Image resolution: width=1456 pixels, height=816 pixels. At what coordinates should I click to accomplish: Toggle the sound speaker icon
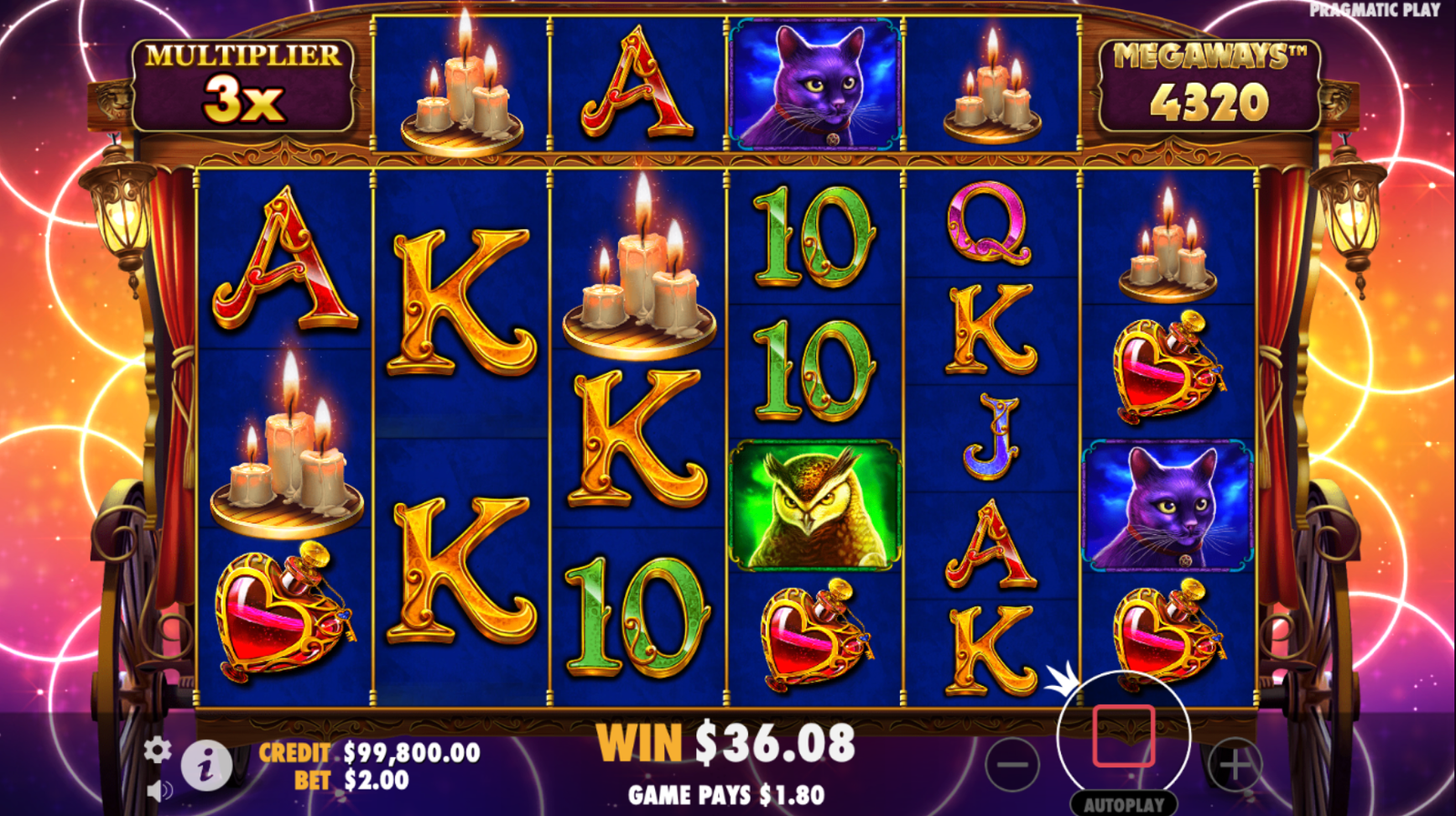(x=159, y=790)
